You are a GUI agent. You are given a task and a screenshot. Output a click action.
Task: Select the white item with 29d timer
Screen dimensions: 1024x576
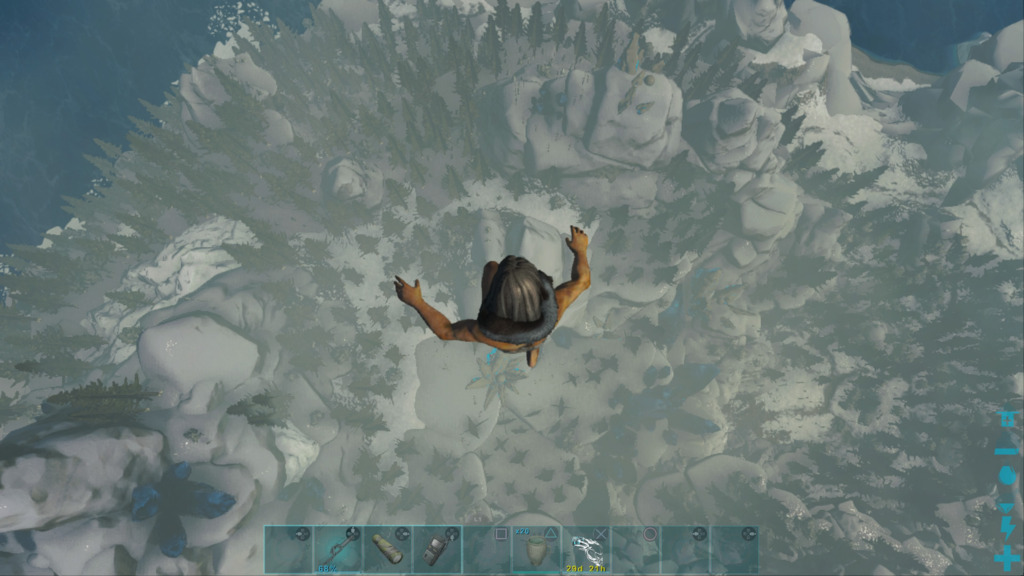586,549
